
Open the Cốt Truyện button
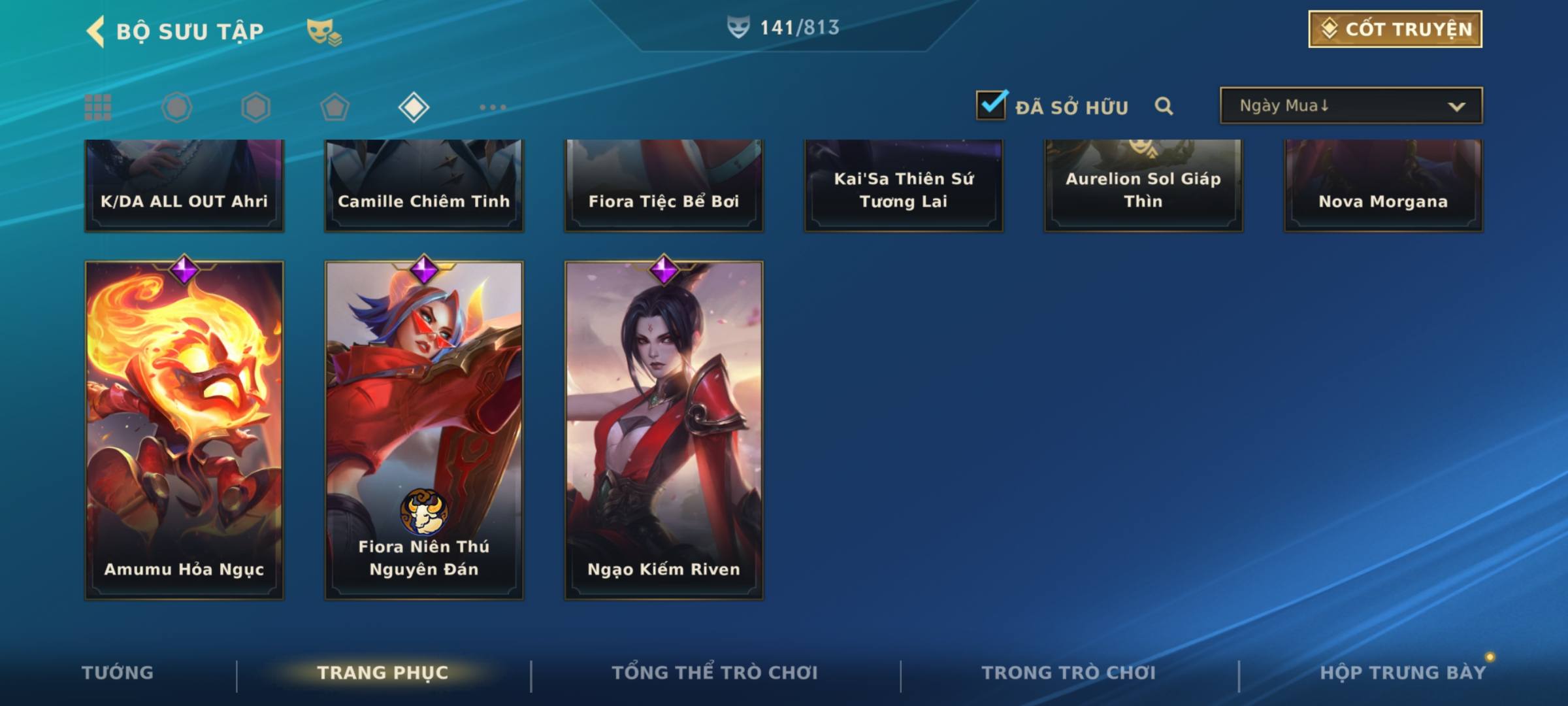point(1395,29)
